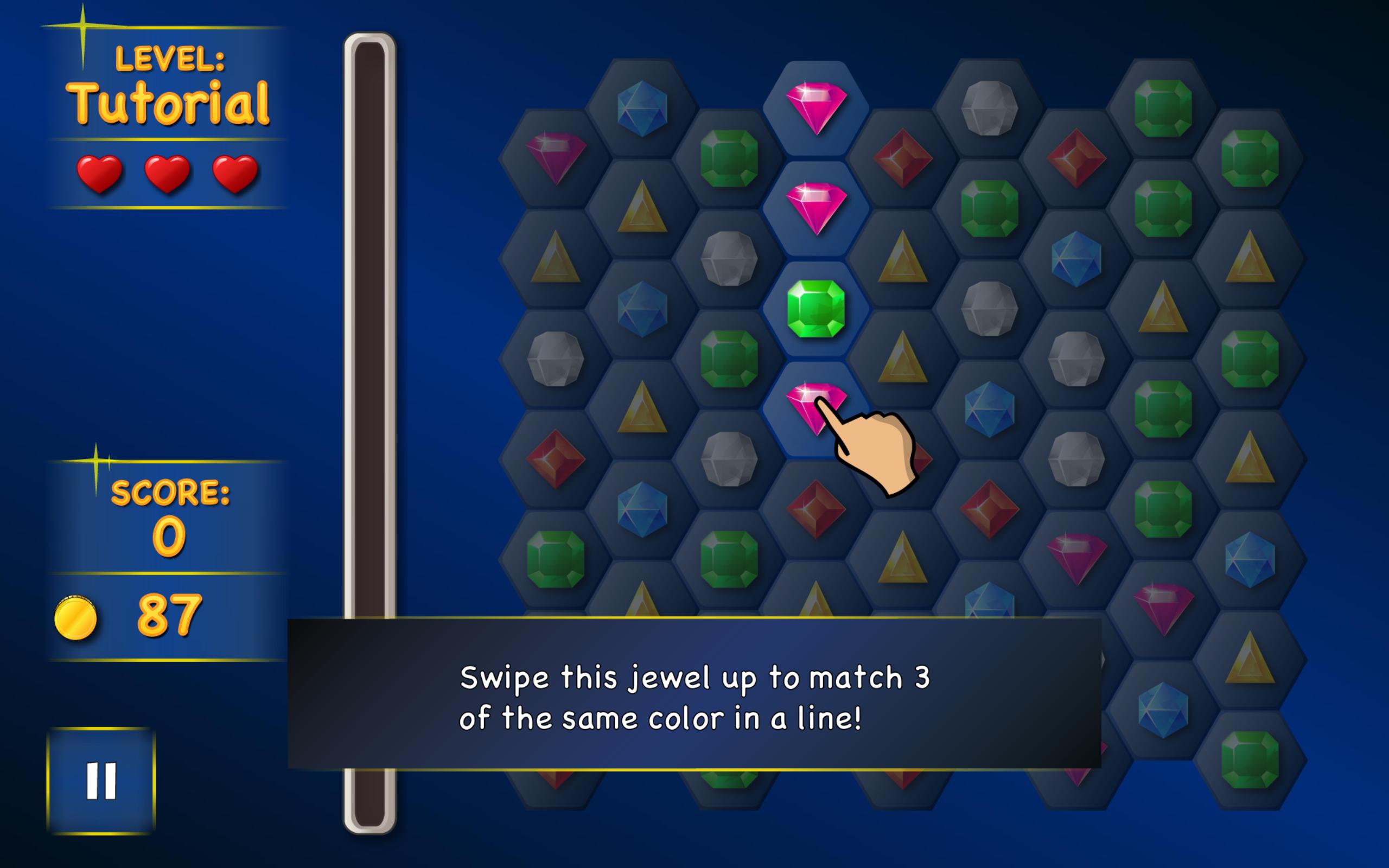Click the vertical progress bar

370,402
